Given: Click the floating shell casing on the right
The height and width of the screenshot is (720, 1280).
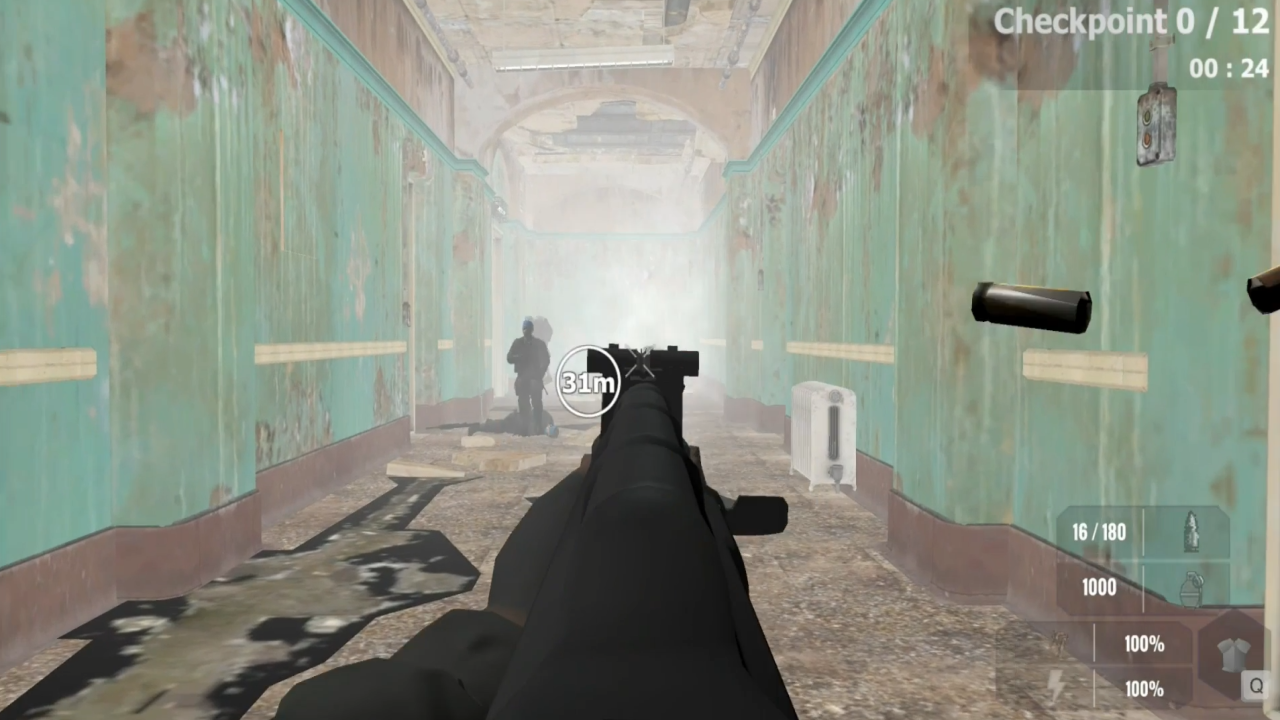Looking at the screenshot, I should click(x=1030, y=305).
